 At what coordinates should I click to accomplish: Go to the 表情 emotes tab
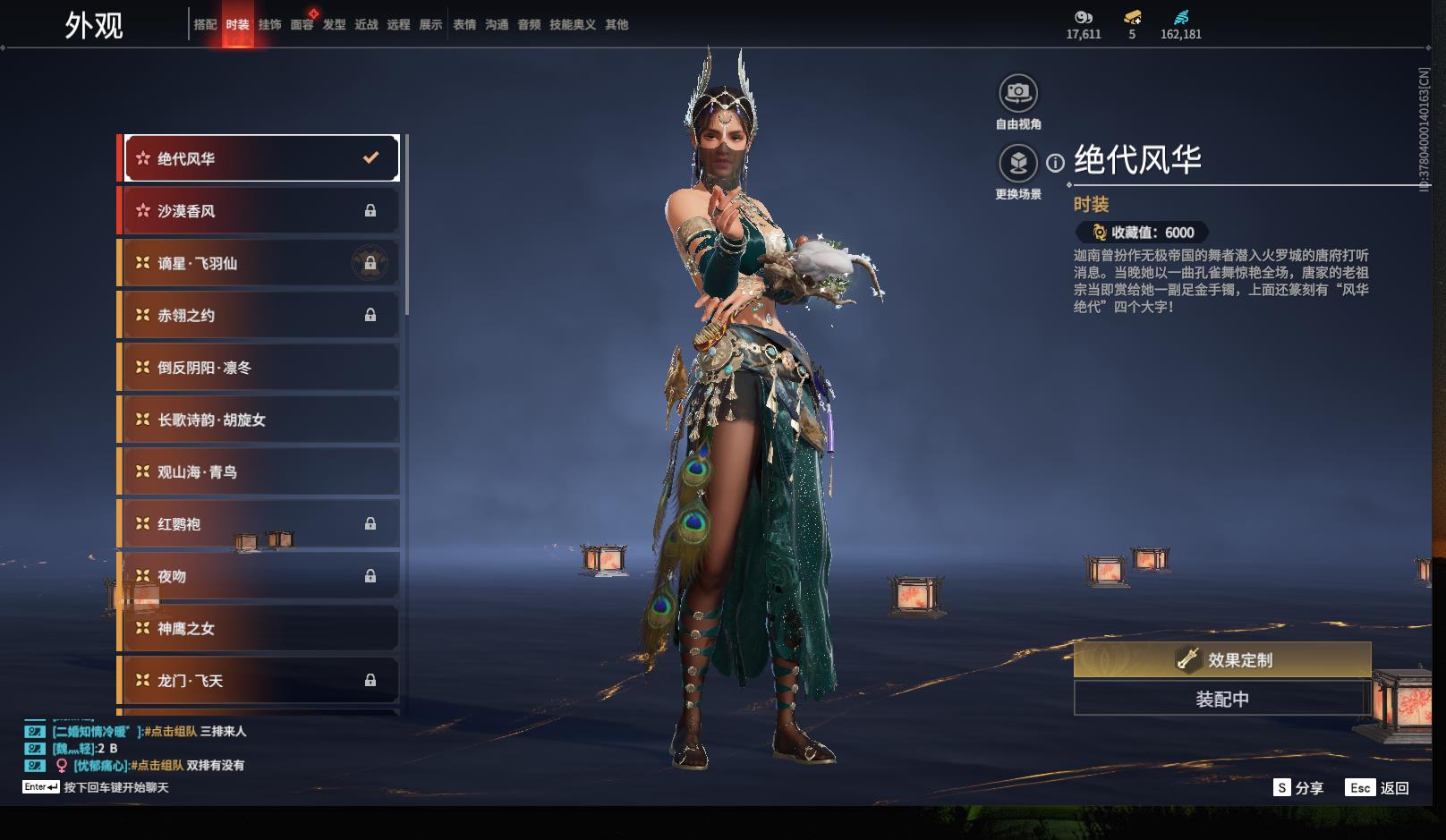[464, 25]
